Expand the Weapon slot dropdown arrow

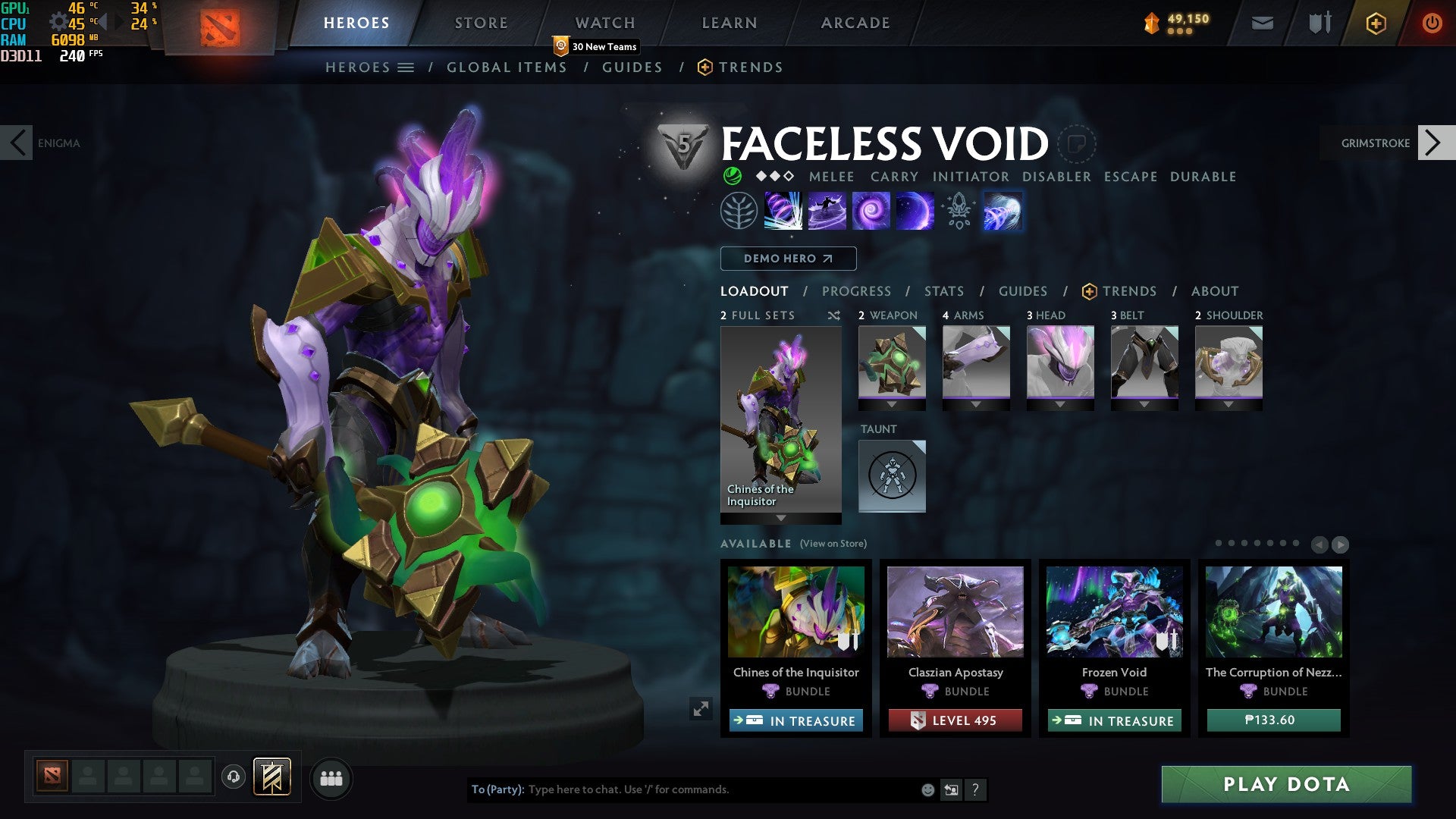[892, 404]
